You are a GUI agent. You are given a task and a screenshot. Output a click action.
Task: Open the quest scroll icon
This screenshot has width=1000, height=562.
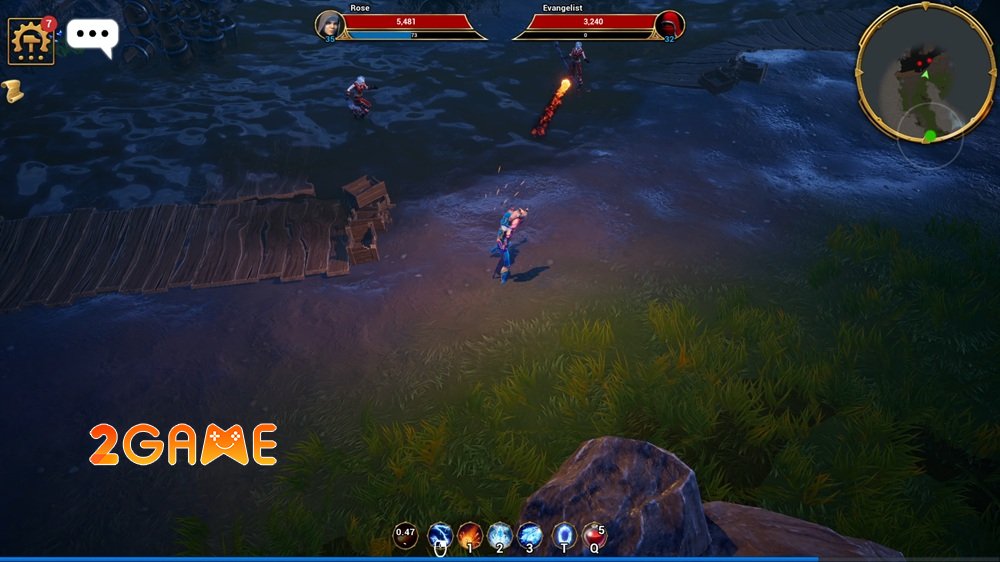pos(13,92)
